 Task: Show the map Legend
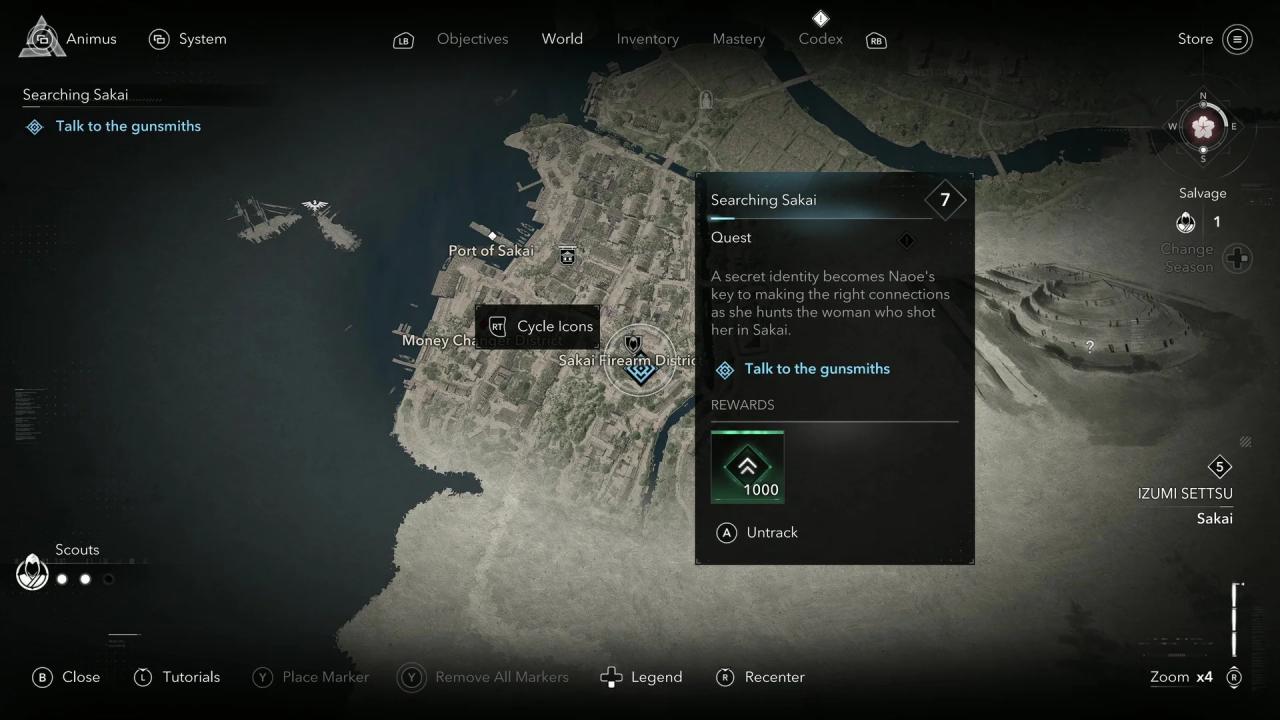(641, 677)
